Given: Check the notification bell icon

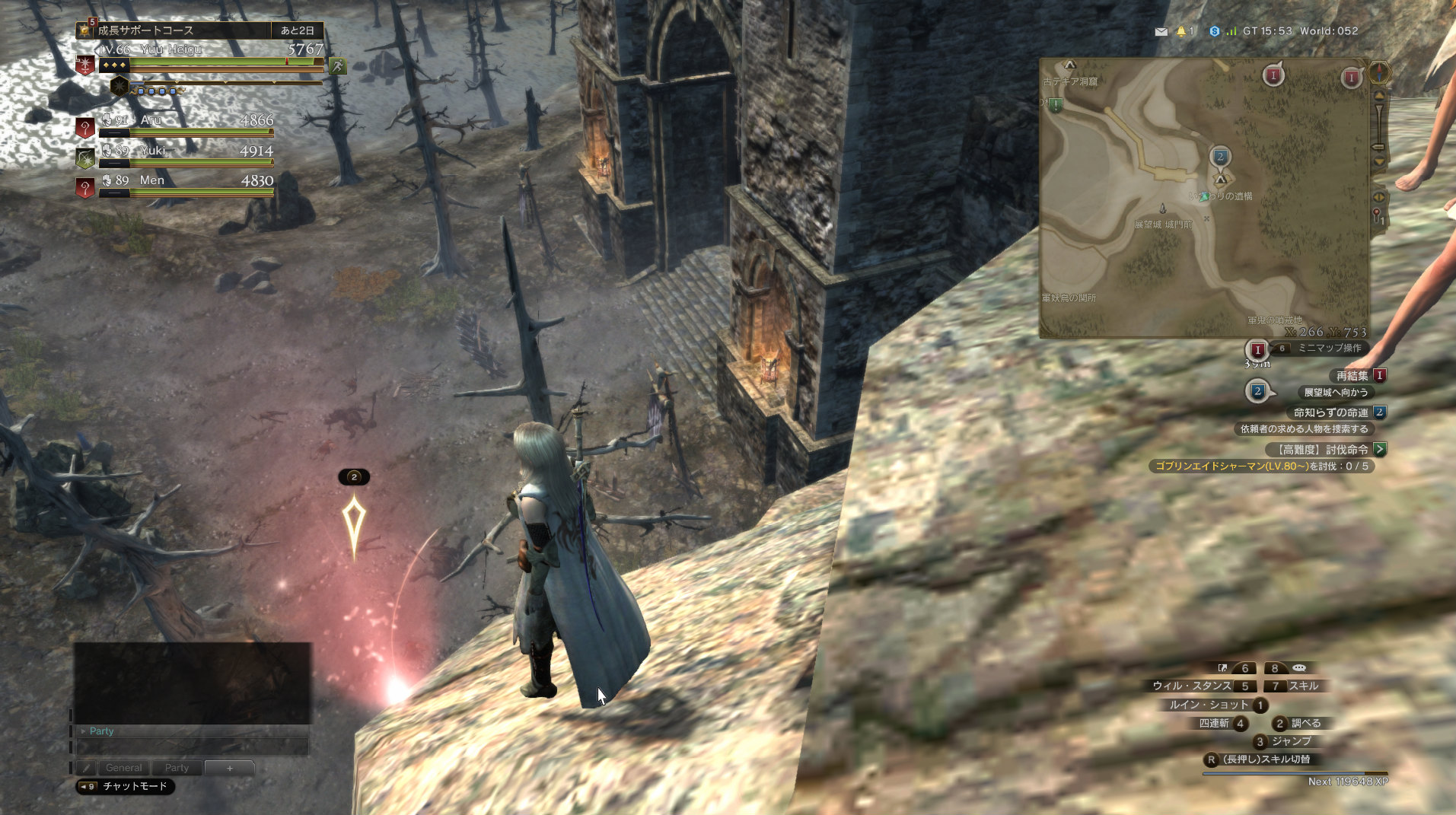Looking at the screenshot, I should click(x=1181, y=31).
